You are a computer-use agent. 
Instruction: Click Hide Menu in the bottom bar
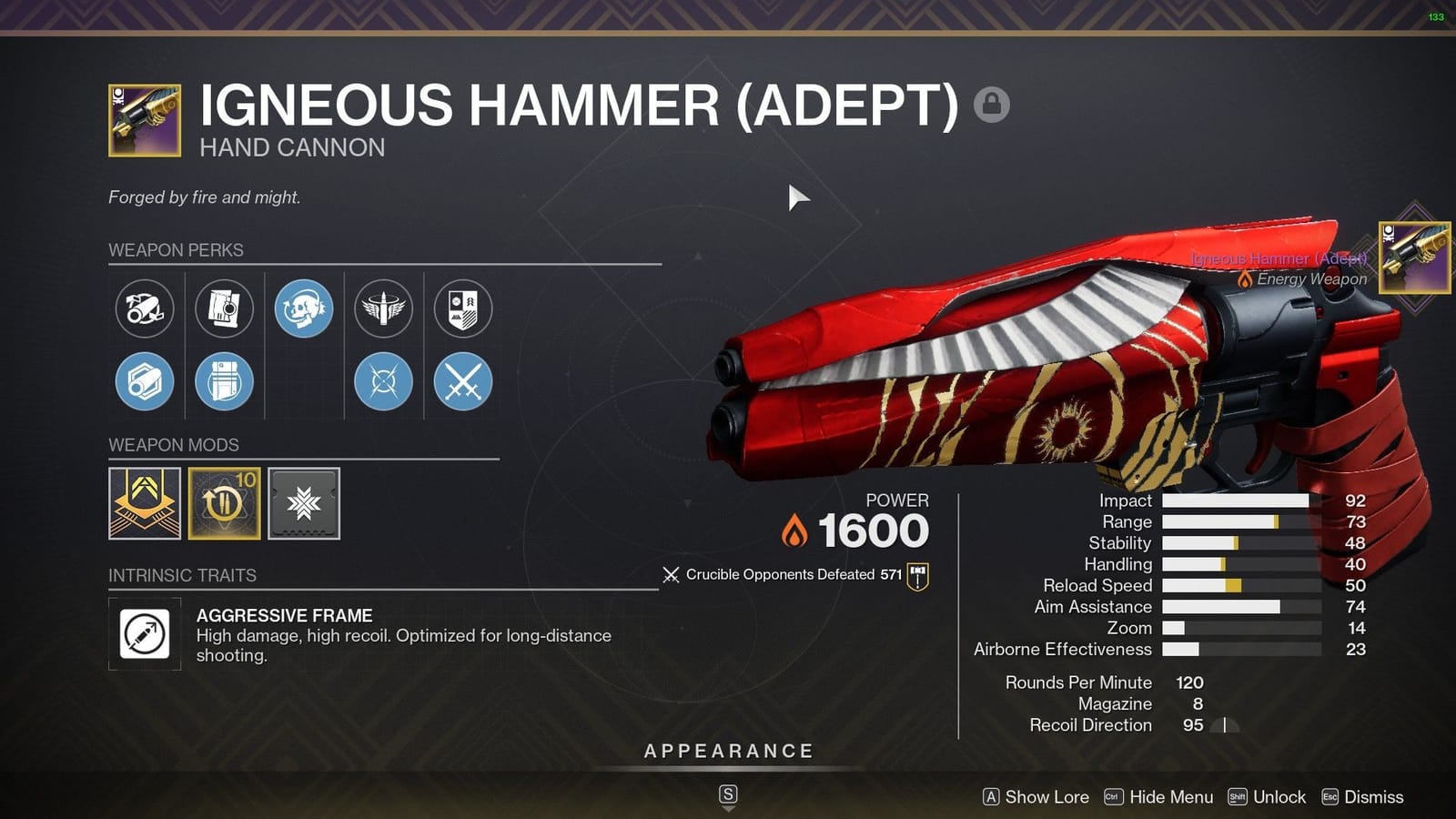point(1170,797)
